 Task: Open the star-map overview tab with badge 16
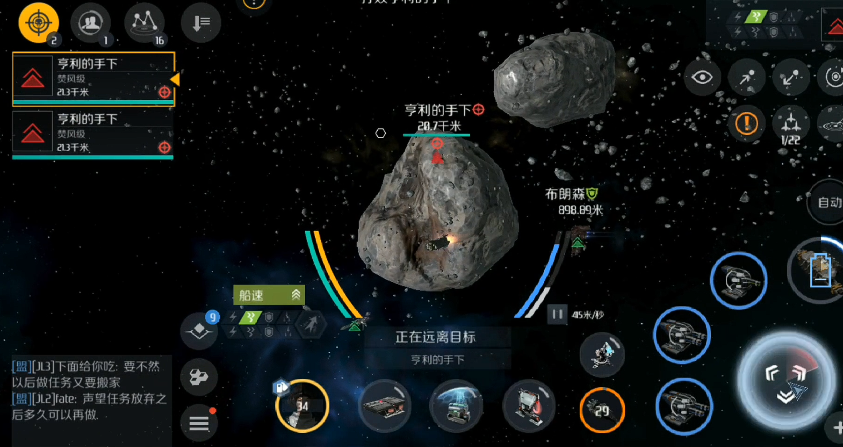pyautogui.click(x=144, y=21)
